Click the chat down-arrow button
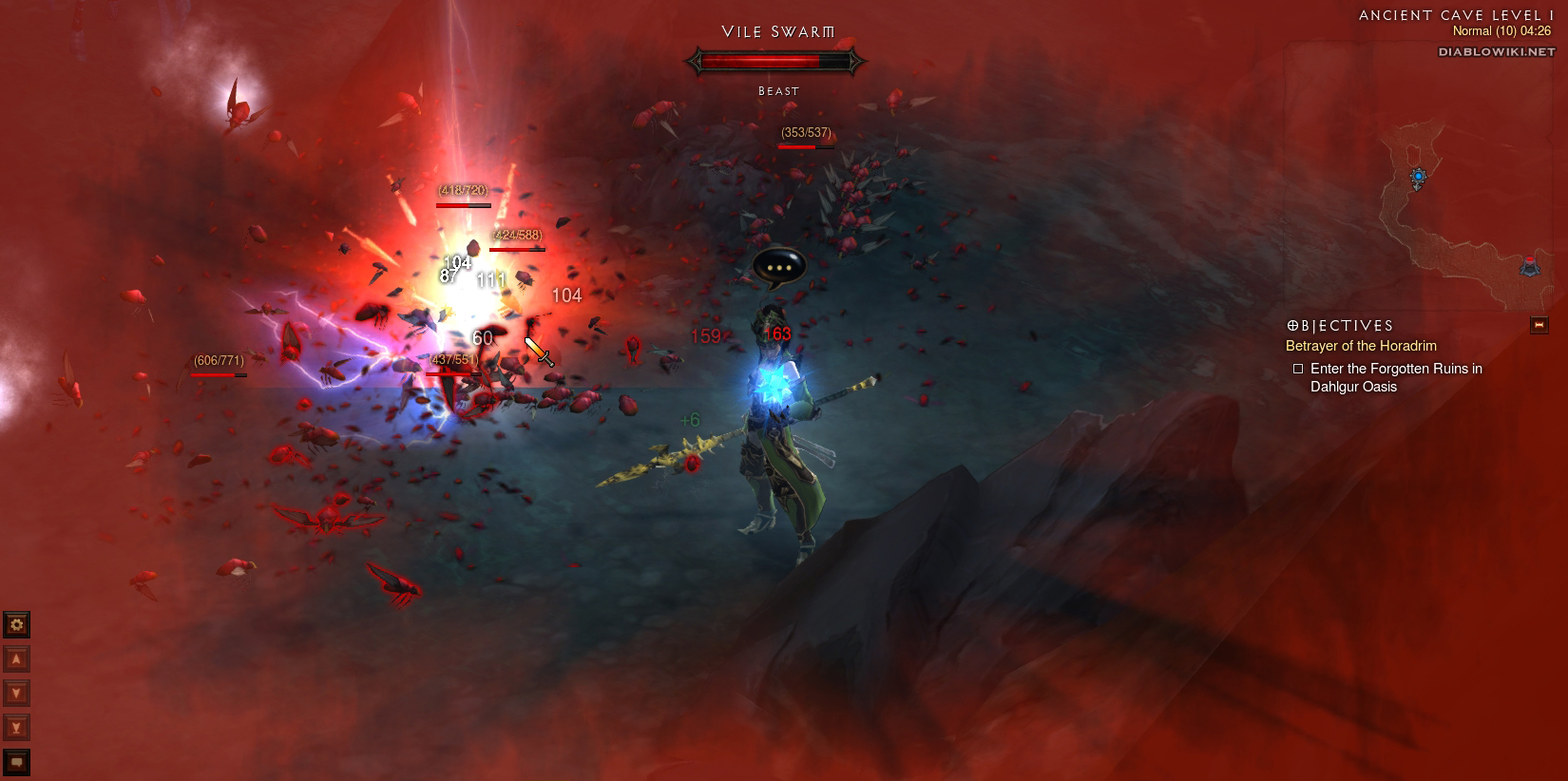The height and width of the screenshot is (781, 1568). coord(16,693)
